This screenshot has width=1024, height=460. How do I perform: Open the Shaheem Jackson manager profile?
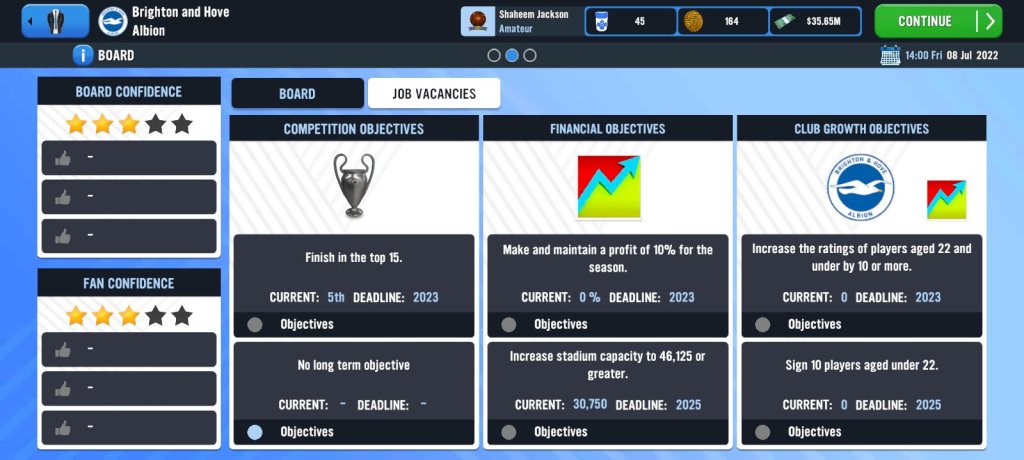520,21
